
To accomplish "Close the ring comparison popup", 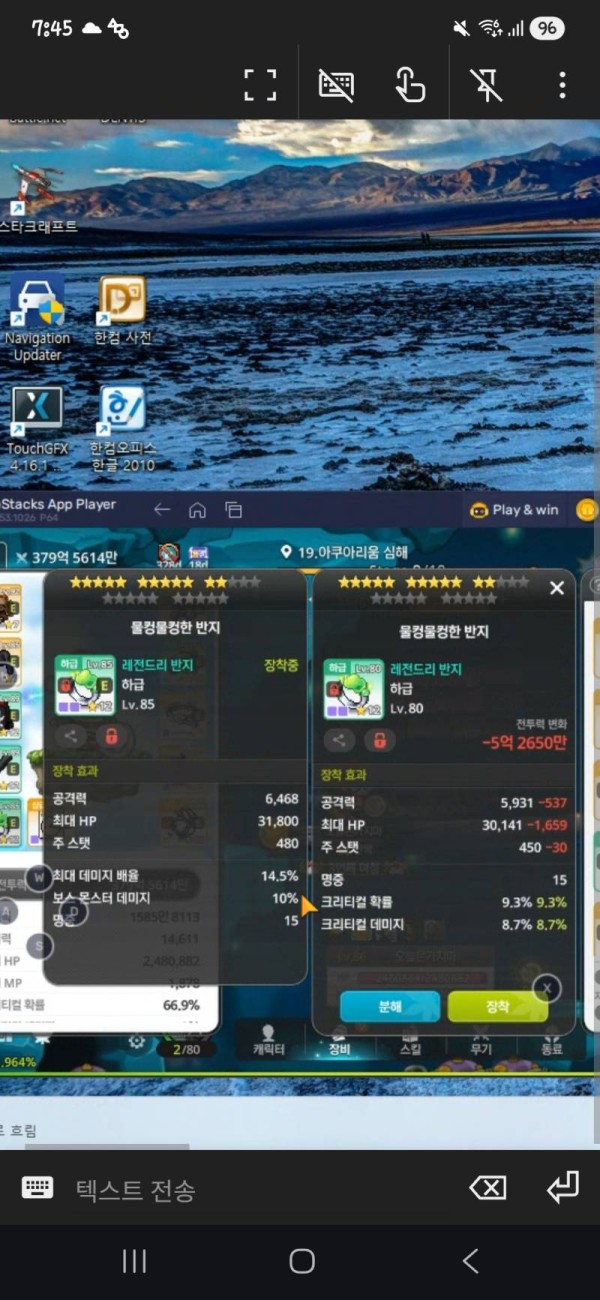I will 557,588.
